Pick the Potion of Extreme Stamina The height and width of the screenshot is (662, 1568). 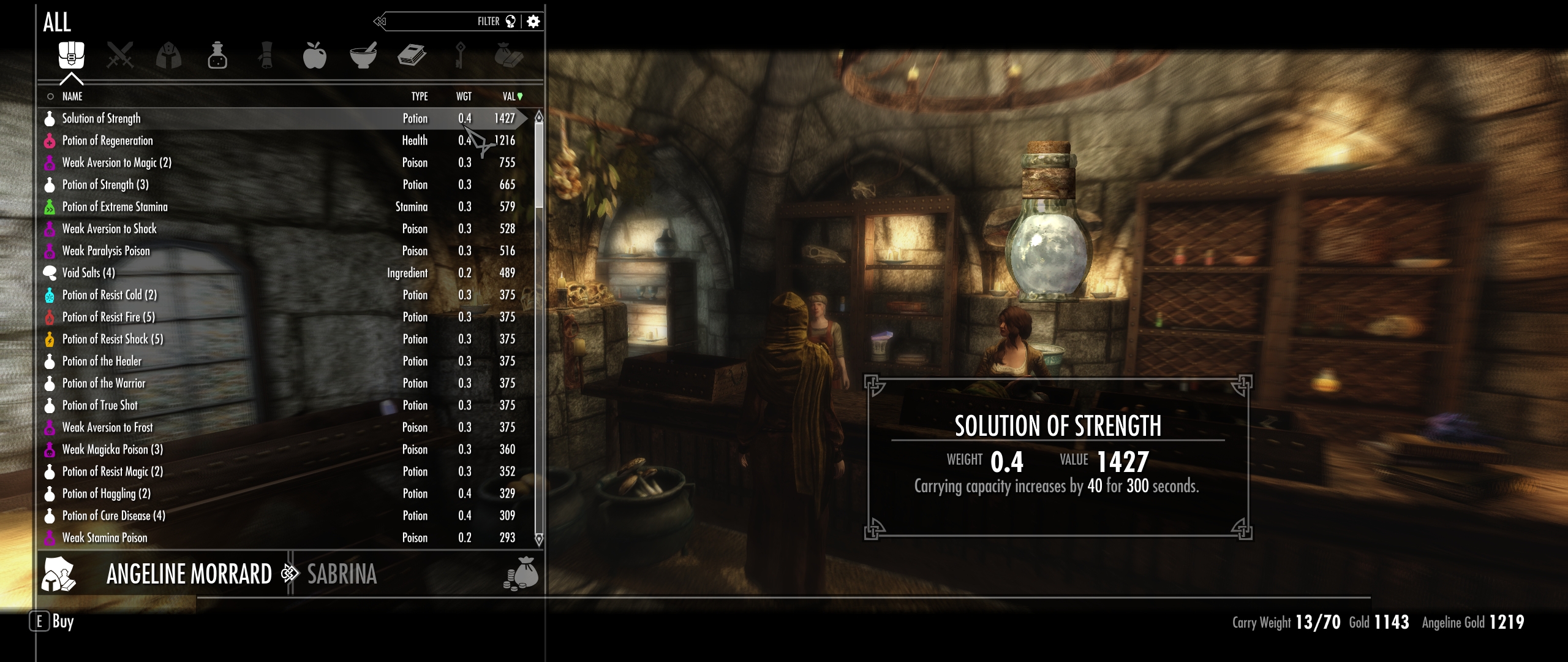coord(115,207)
